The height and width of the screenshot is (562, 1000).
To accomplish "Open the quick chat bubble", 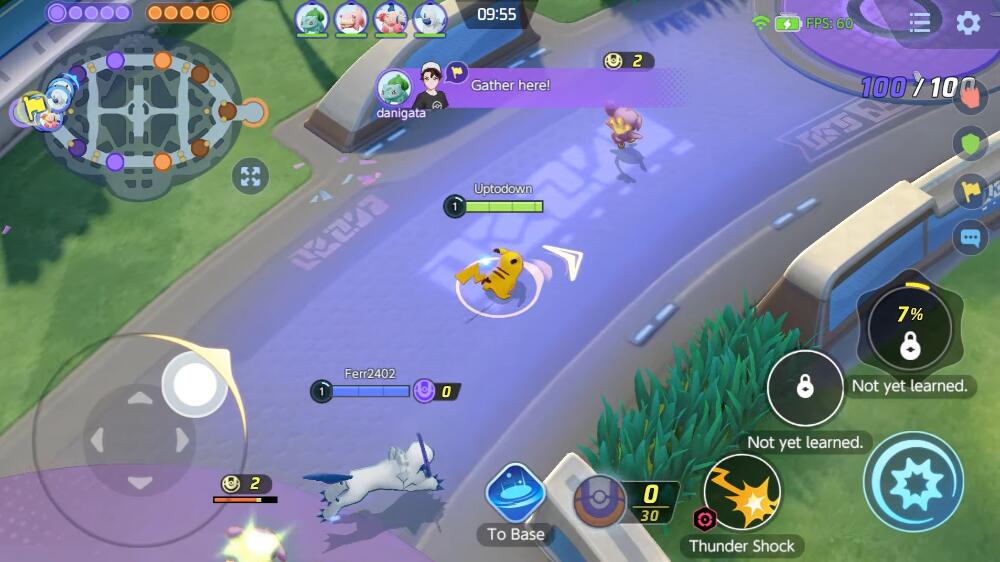I will pos(970,238).
